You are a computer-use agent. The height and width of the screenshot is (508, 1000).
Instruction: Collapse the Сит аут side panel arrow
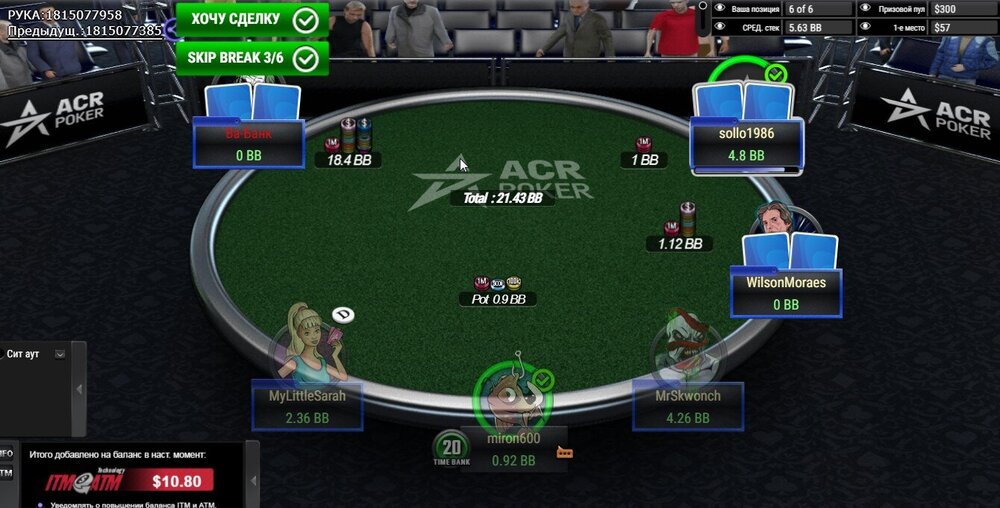coord(80,389)
